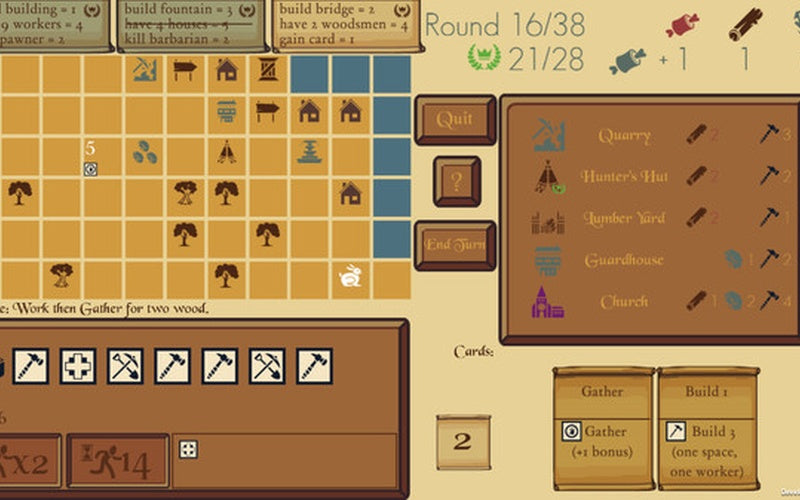The width and height of the screenshot is (800, 500).
Task: Select the stone pile tile on the board
Action: pos(145,152)
